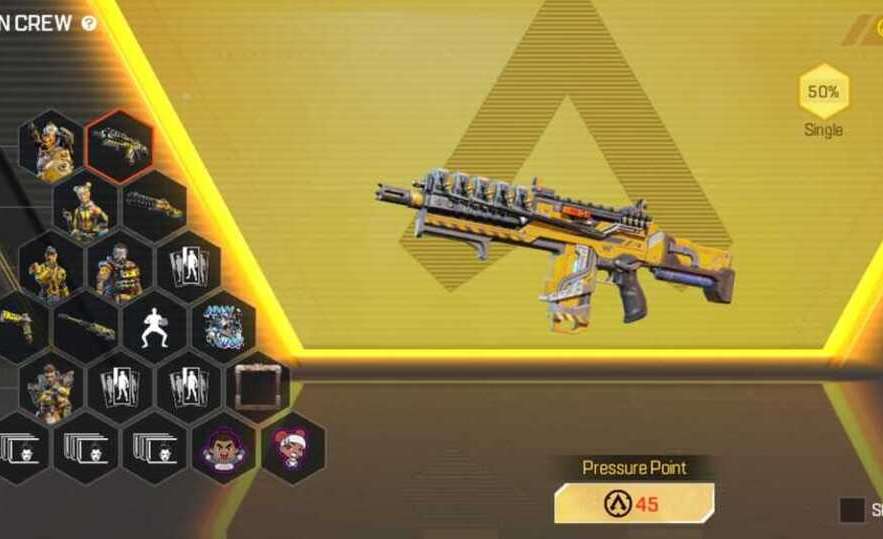Select the red-outlined Pressure Point weapon skin

120,146
